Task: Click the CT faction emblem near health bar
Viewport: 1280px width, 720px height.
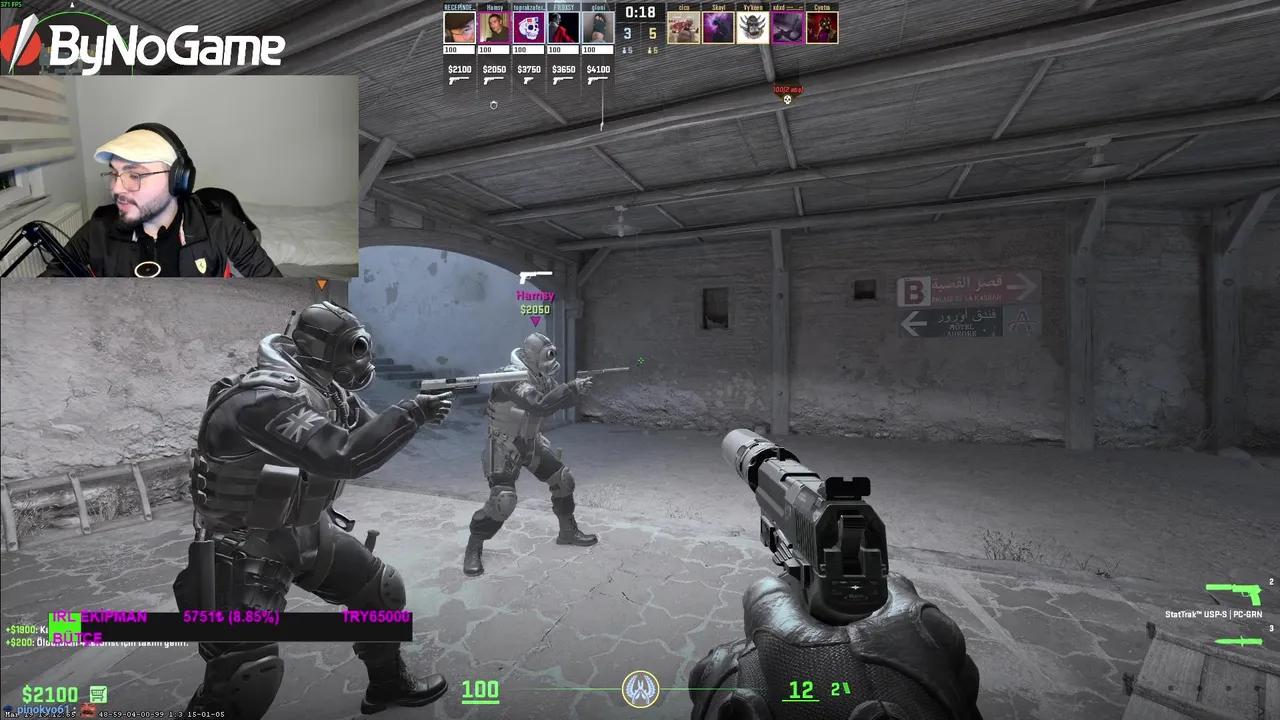Action: (x=640, y=689)
